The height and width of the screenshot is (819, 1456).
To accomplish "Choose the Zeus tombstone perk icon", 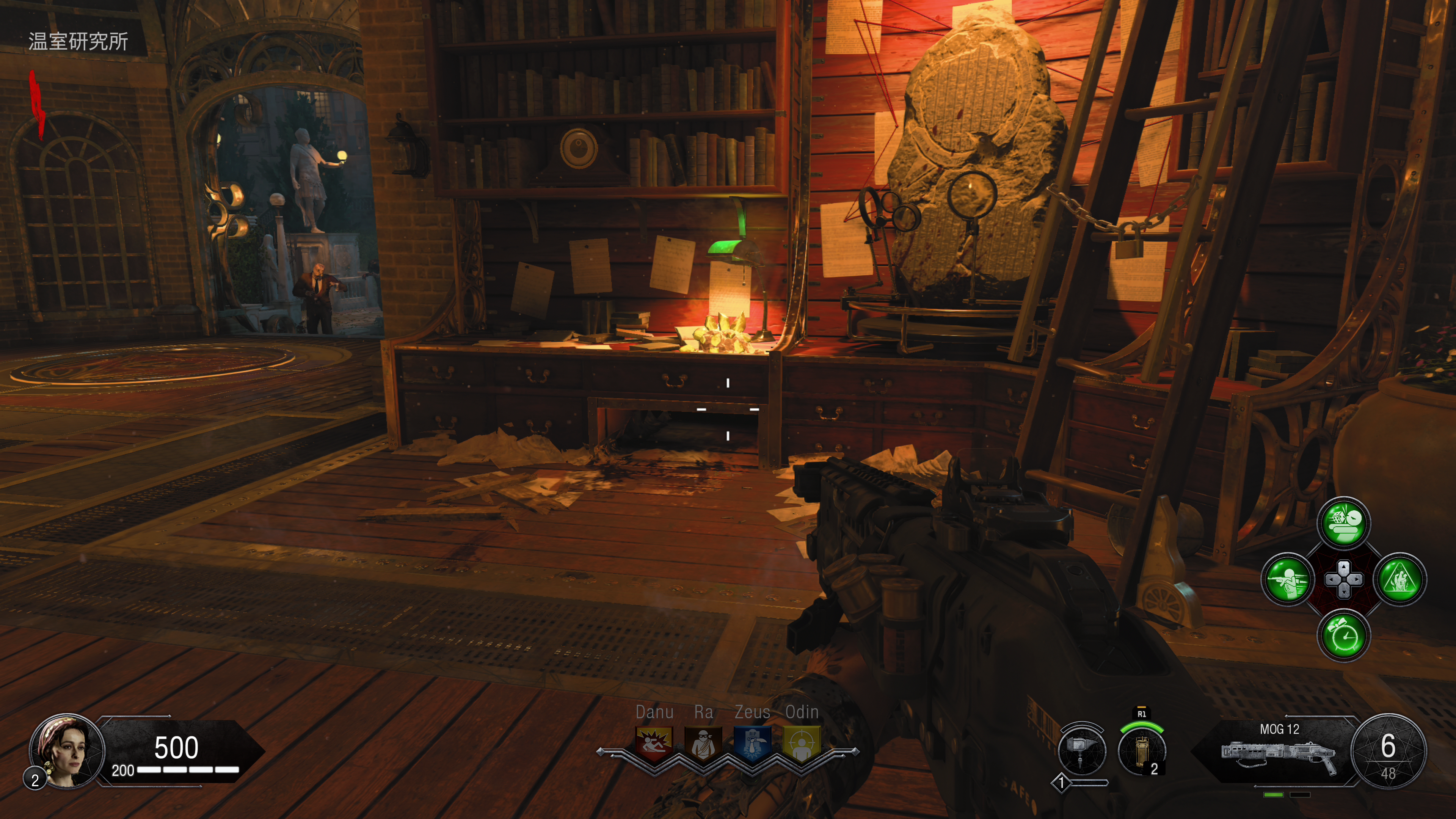I will click(752, 744).
